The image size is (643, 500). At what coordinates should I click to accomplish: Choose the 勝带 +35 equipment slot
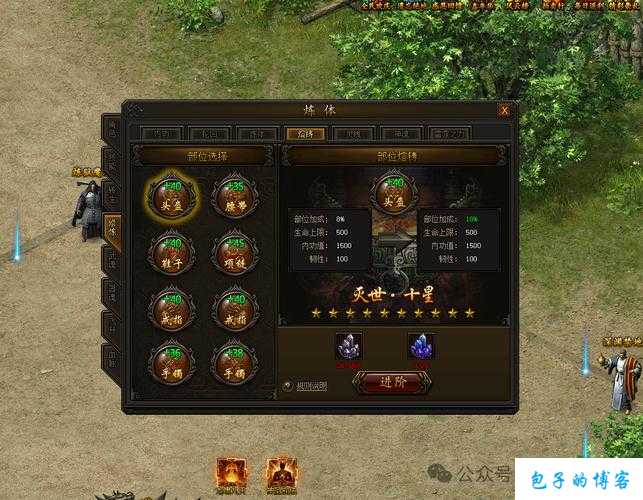pyautogui.click(x=235, y=195)
